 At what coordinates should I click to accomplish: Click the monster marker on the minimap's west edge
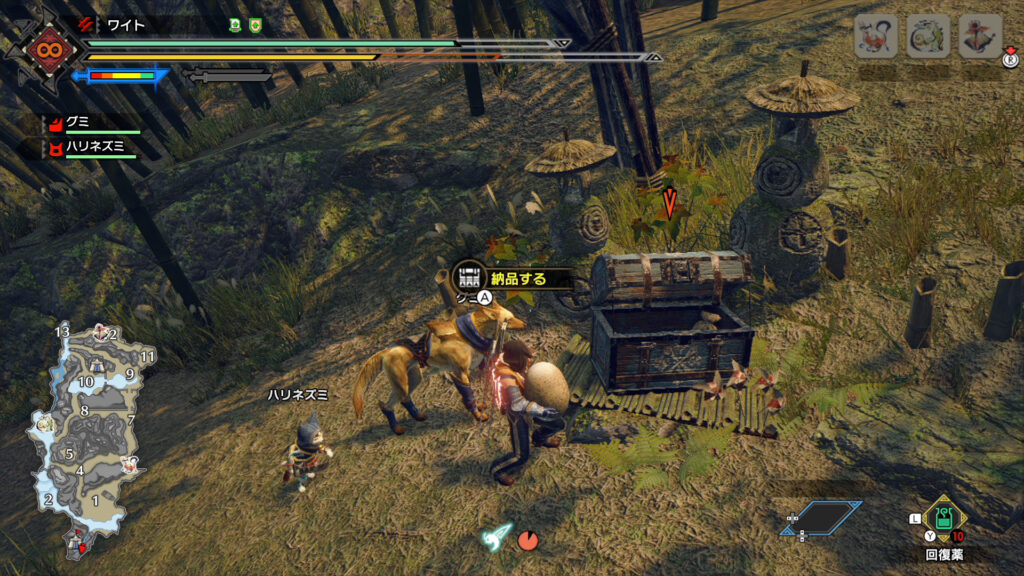pyautogui.click(x=44, y=424)
